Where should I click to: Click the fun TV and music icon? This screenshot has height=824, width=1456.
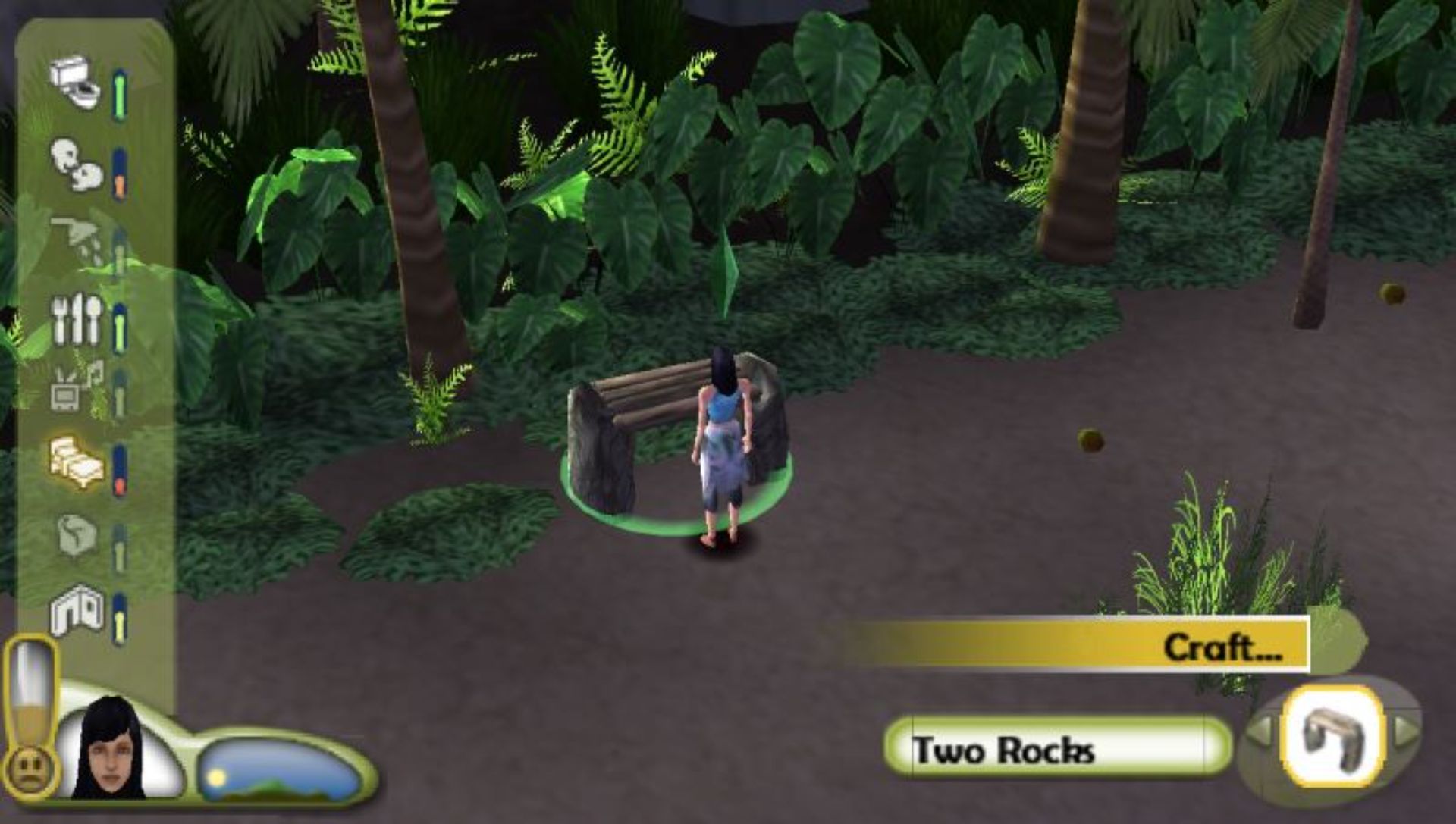pyautogui.click(x=77, y=387)
